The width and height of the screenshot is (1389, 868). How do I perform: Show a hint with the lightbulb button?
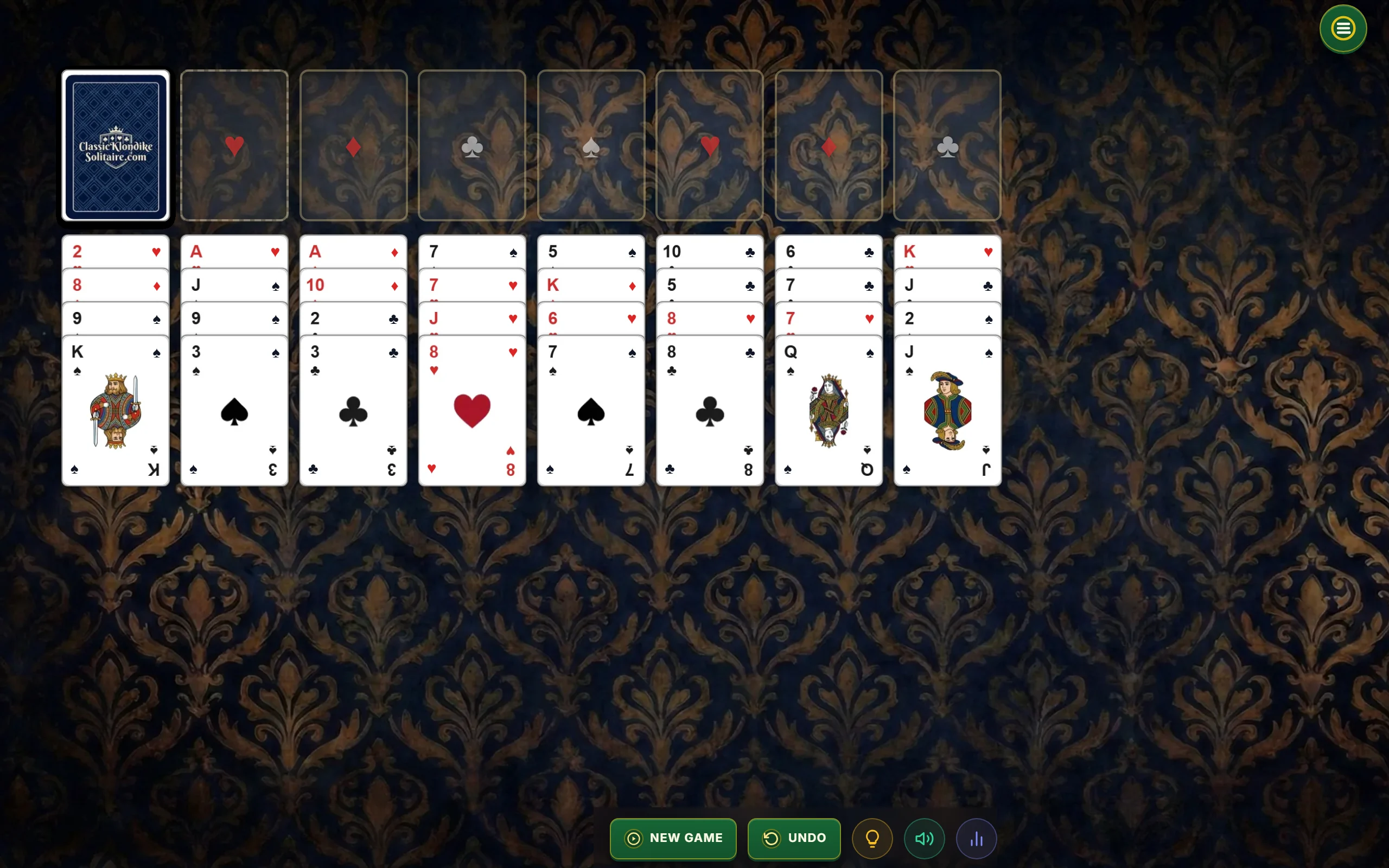[x=872, y=839]
